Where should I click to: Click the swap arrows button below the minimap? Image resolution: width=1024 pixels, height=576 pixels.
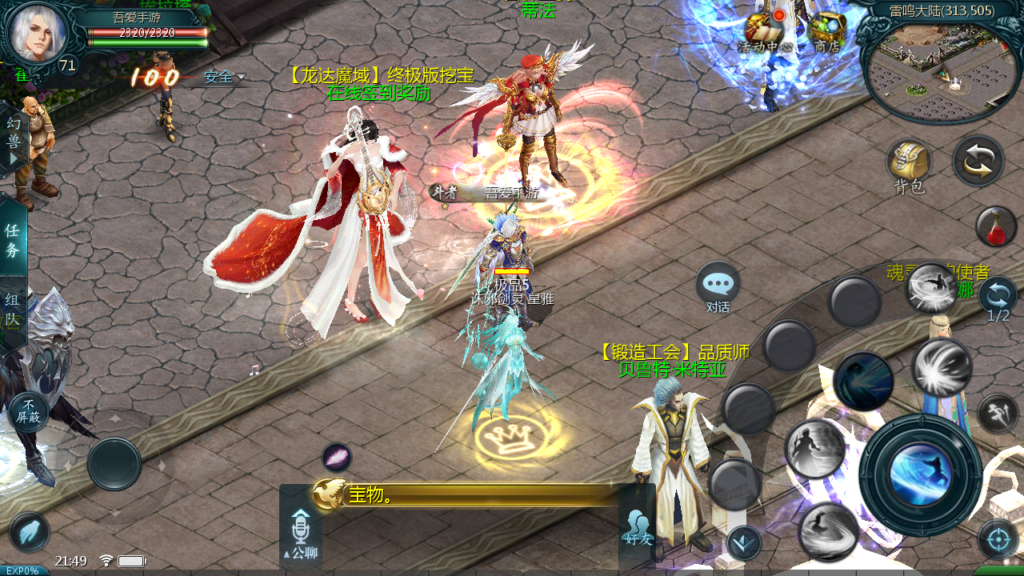click(x=977, y=160)
